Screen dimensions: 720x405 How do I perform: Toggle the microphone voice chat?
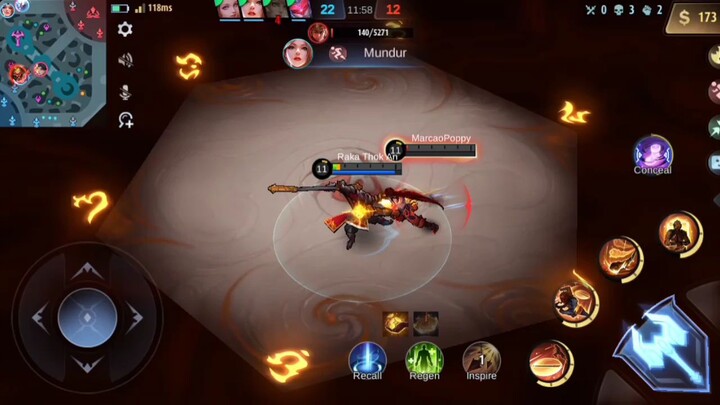125,91
